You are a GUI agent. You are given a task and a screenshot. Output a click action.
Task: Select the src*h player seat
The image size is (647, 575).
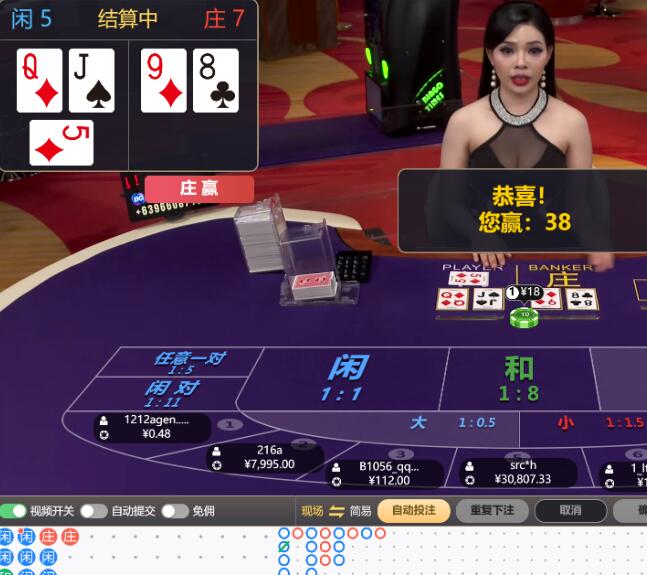pos(518,472)
